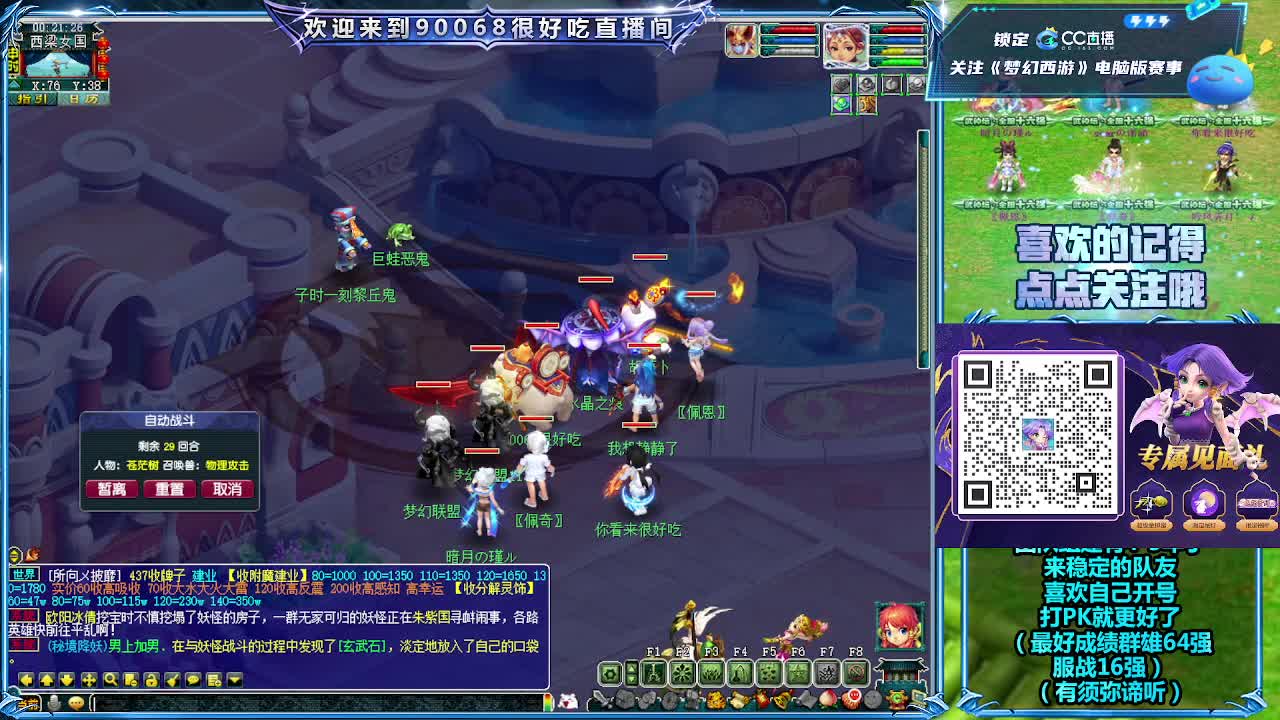
Task: Click the golden bell item icon
Action: [781, 699]
